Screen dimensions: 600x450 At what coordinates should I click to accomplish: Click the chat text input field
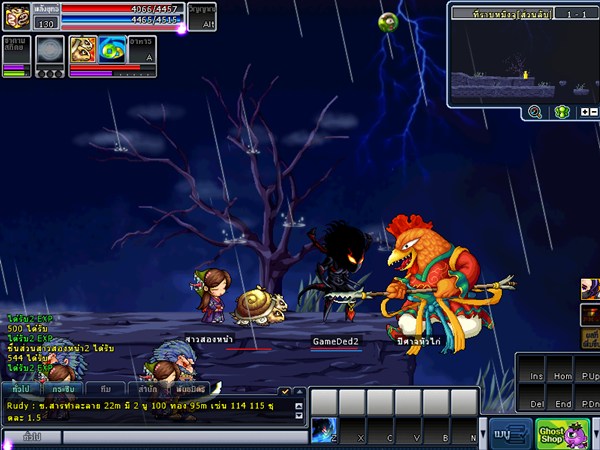pyautogui.click(x=185, y=437)
